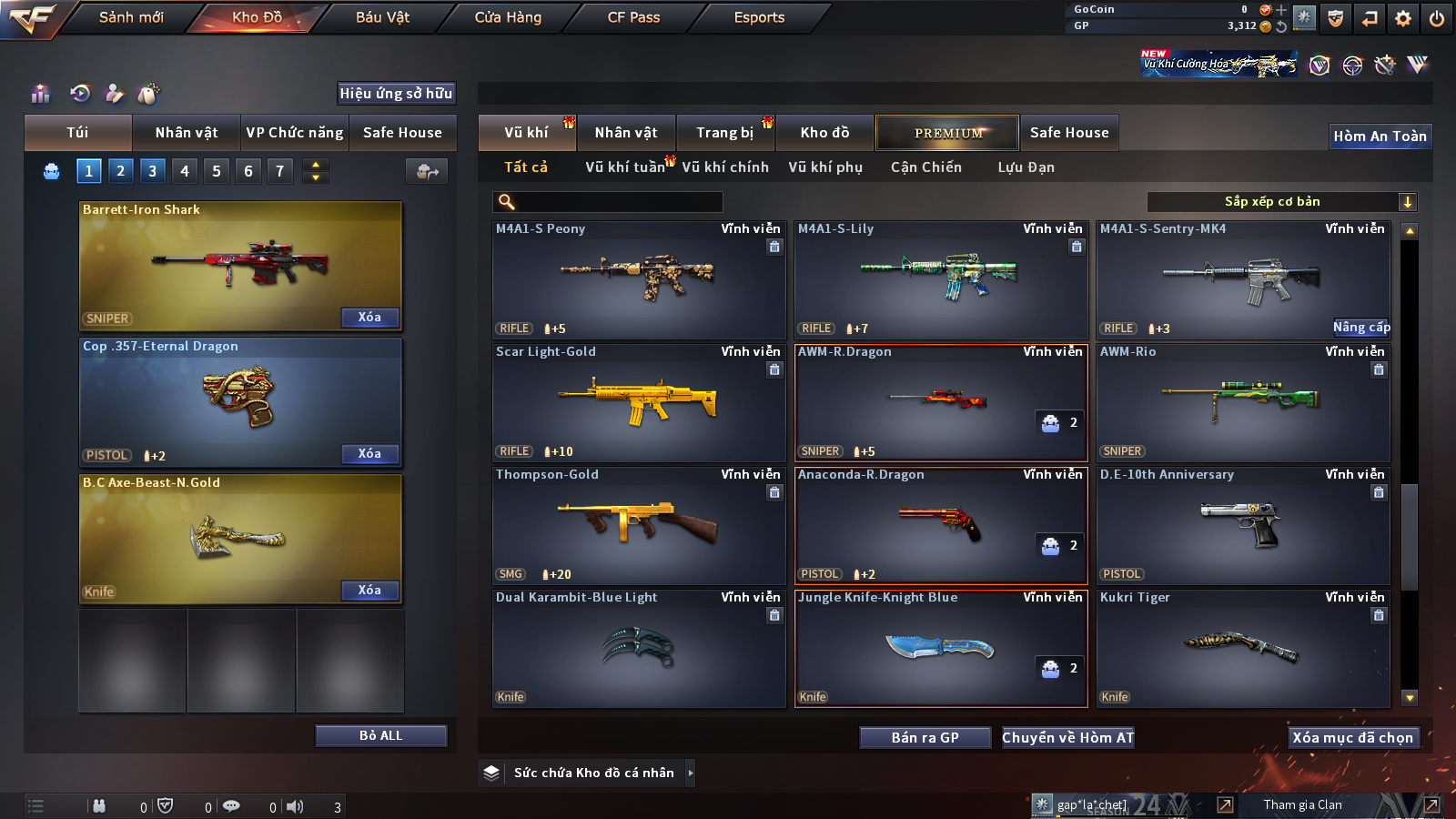Choose the AWM-R.Dragon sniper item

click(940, 402)
